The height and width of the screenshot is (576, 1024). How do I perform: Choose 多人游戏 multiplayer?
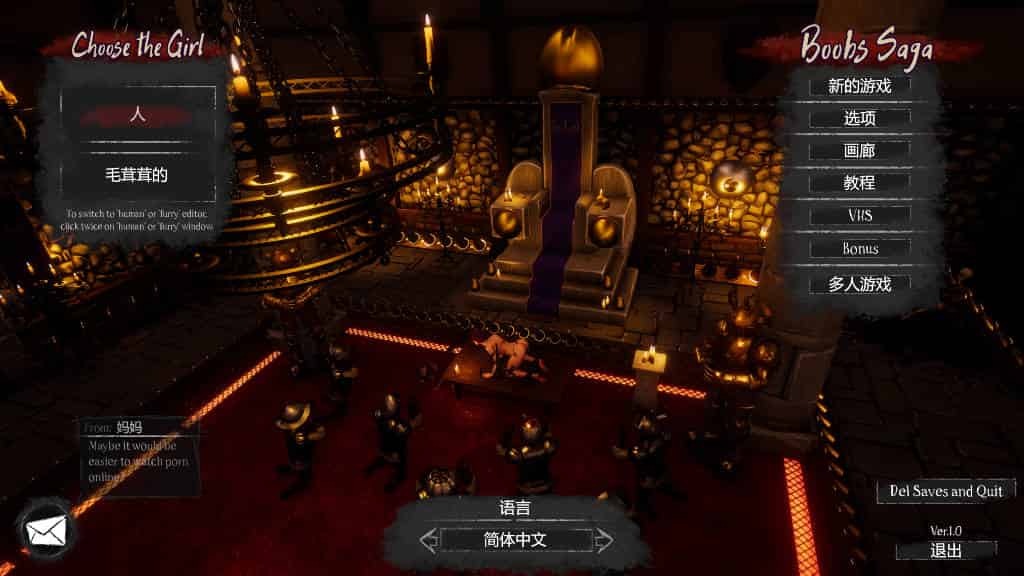pyautogui.click(x=860, y=283)
